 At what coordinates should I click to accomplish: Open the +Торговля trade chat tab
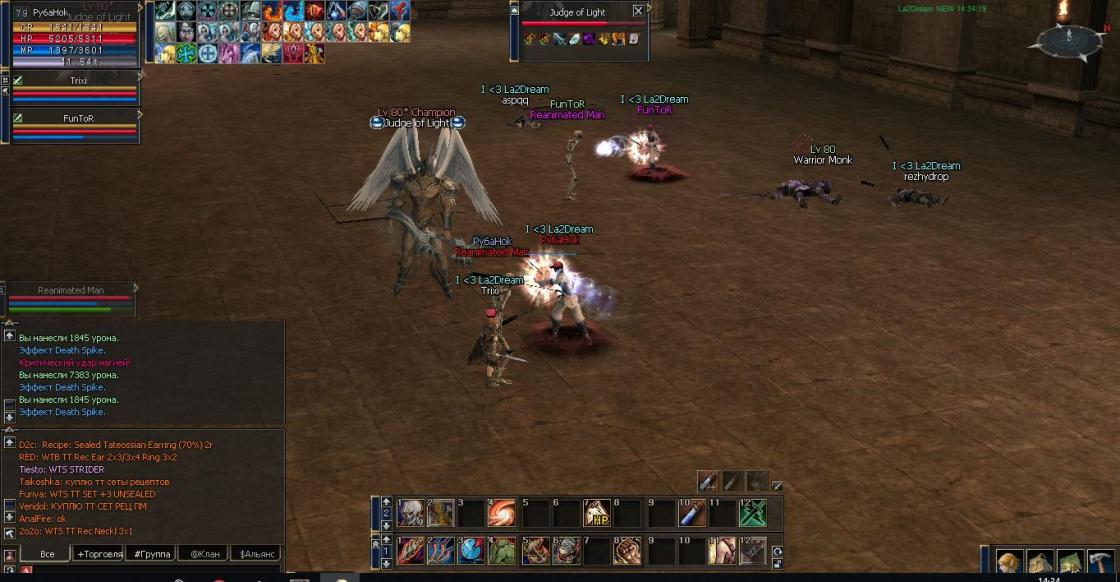pyautogui.click(x=98, y=553)
